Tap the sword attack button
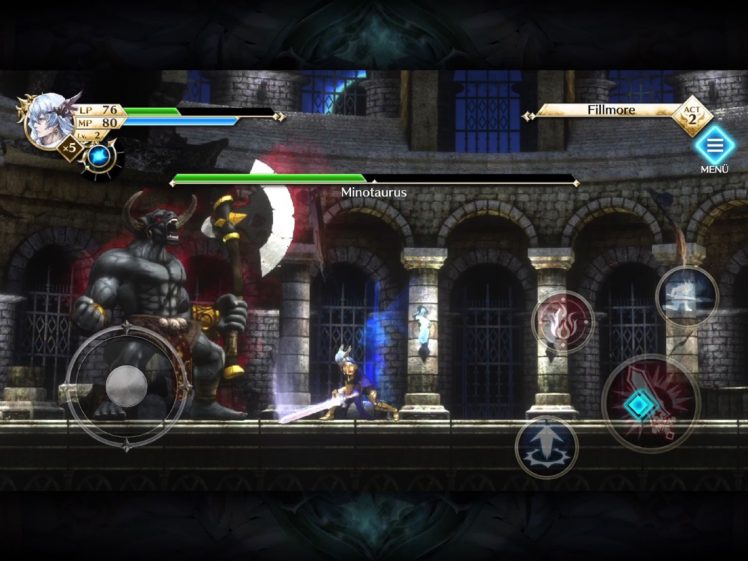The height and width of the screenshot is (561, 748). [651, 404]
